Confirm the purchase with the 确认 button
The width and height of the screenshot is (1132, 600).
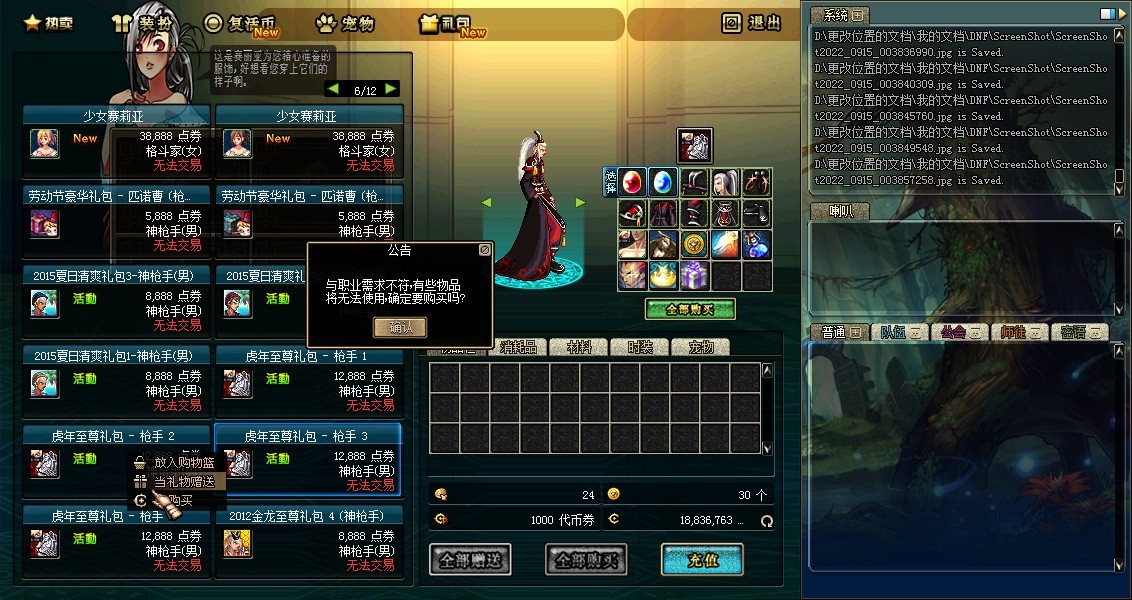tap(399, 327)
